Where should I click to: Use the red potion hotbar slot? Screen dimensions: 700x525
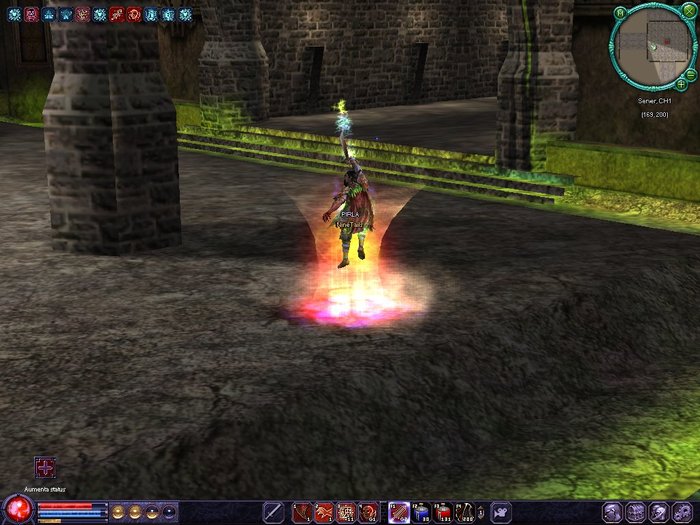pyautogui.click(x=444, y=512)
